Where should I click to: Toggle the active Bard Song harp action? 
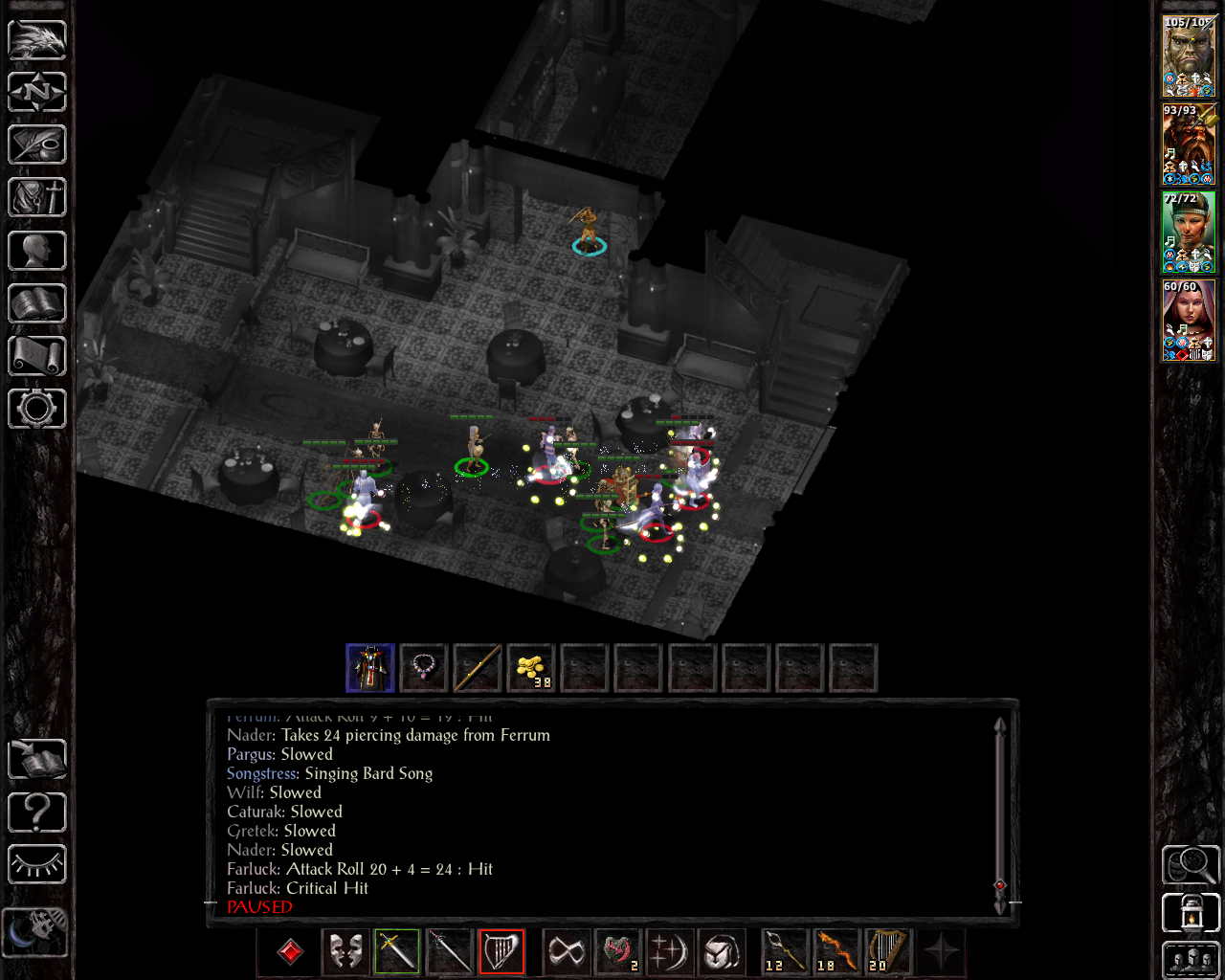coord(502,951)
